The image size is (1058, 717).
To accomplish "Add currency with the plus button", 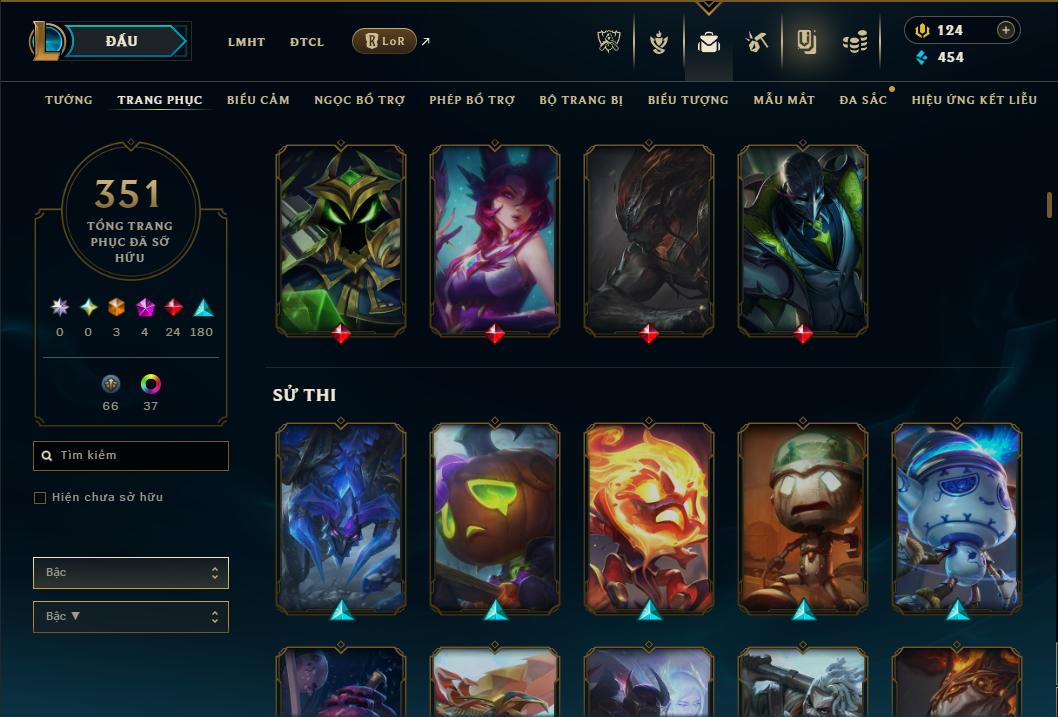I will pyautogui.click(x=1006, y=30).
